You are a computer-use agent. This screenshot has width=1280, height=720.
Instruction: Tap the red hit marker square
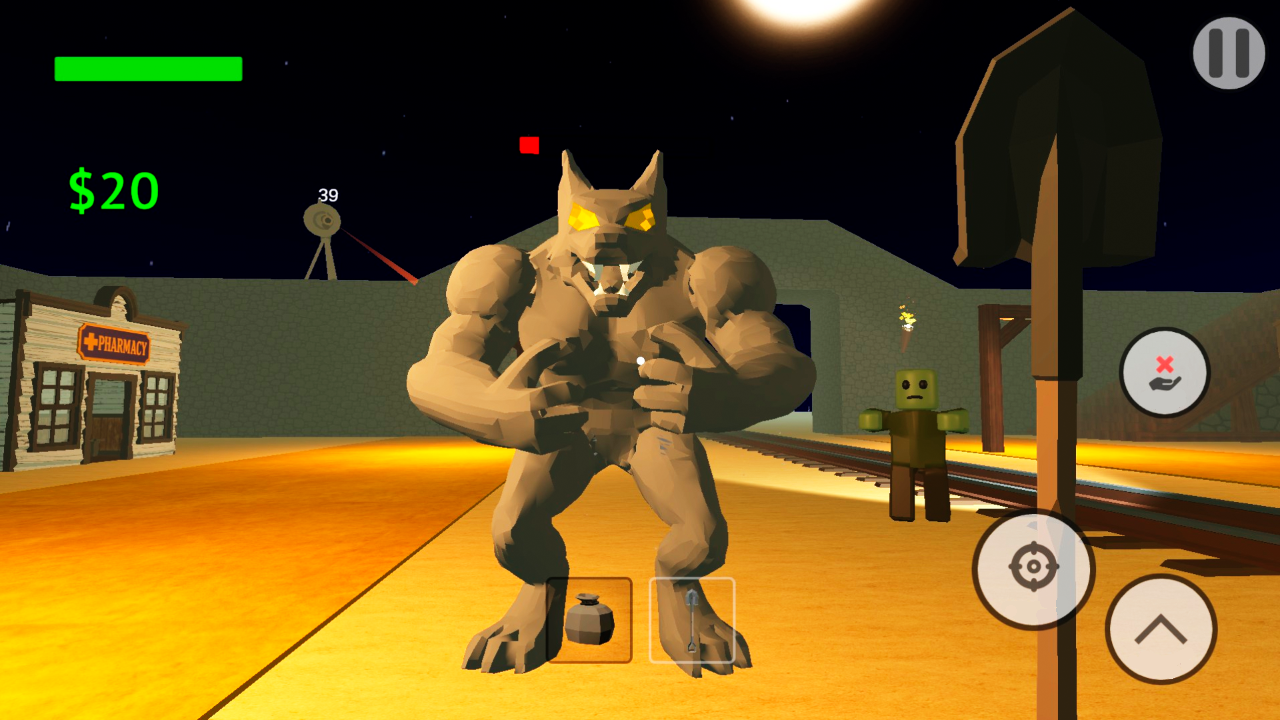(527, 146)
